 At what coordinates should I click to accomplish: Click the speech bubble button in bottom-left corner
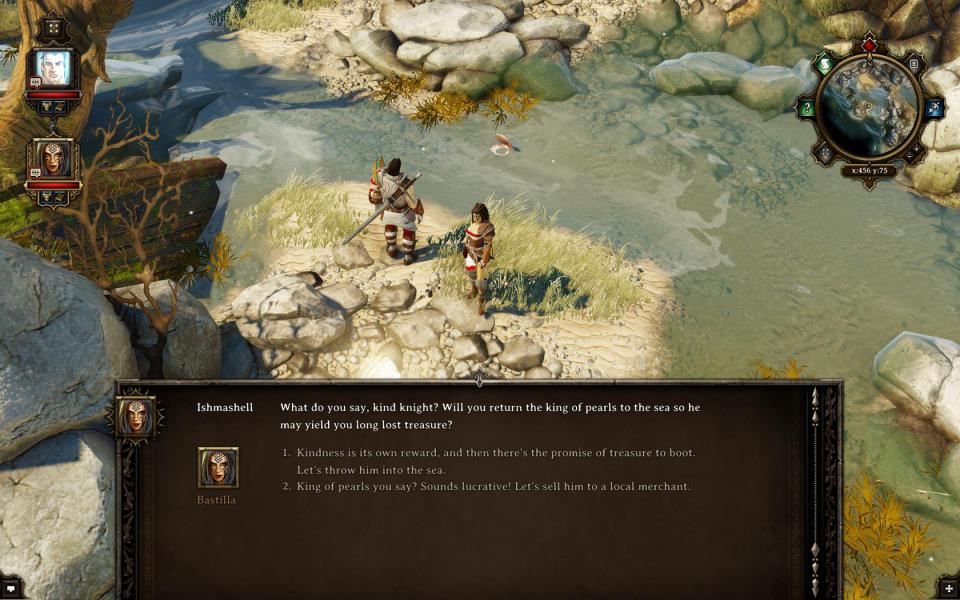pyautogui.click(x=10, y=587)
